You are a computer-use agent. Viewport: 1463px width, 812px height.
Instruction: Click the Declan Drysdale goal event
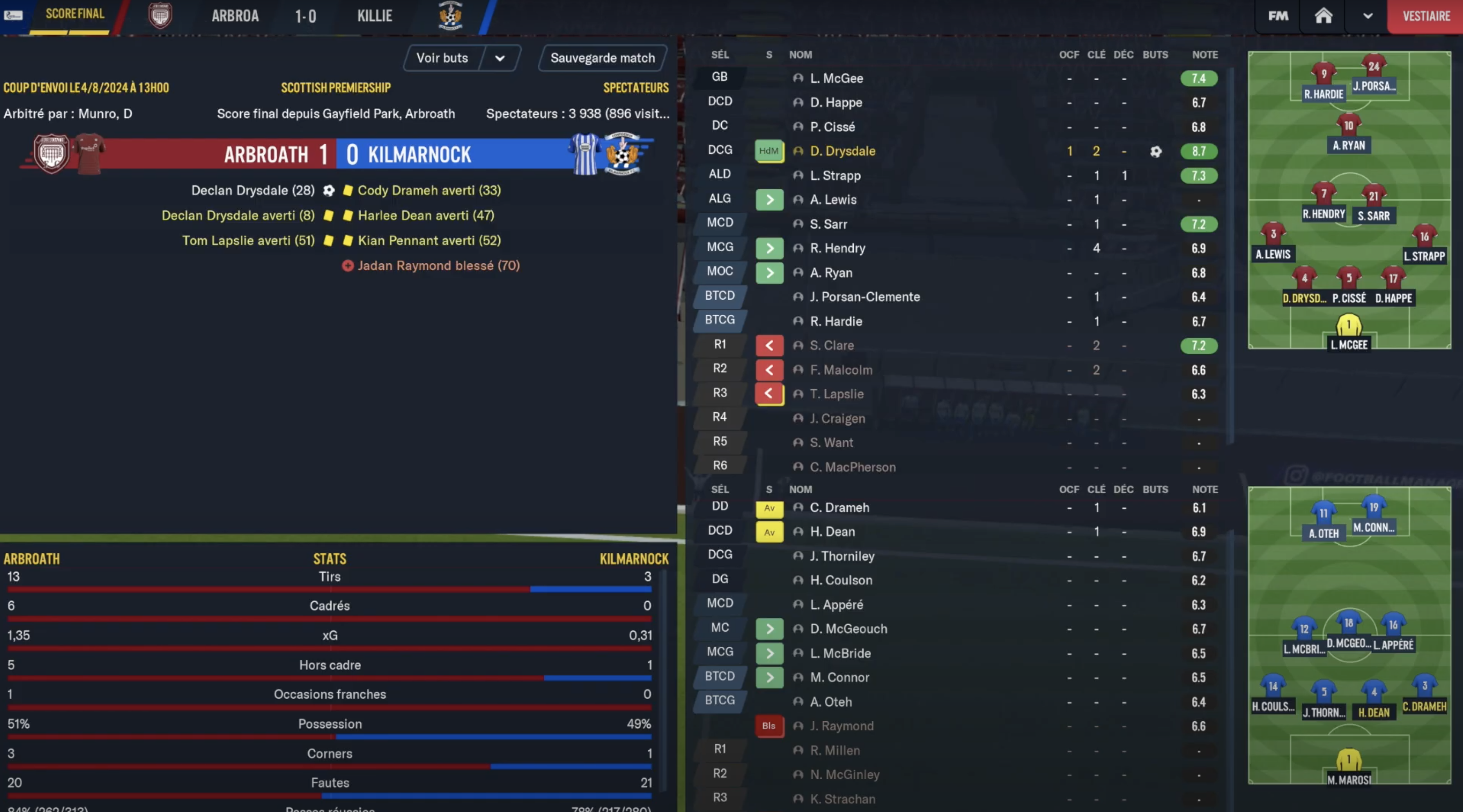pyautogui.click(x=253, y=190)
